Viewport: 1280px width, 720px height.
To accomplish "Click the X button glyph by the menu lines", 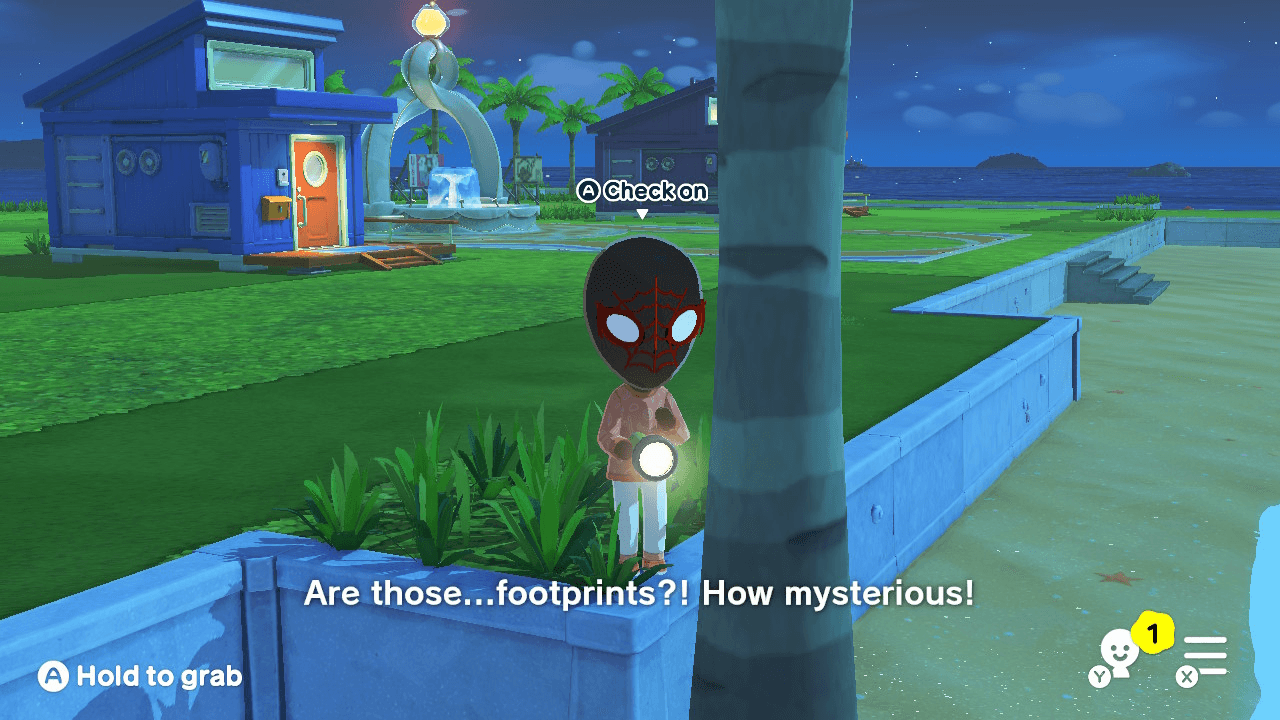I will point(1187,676).
